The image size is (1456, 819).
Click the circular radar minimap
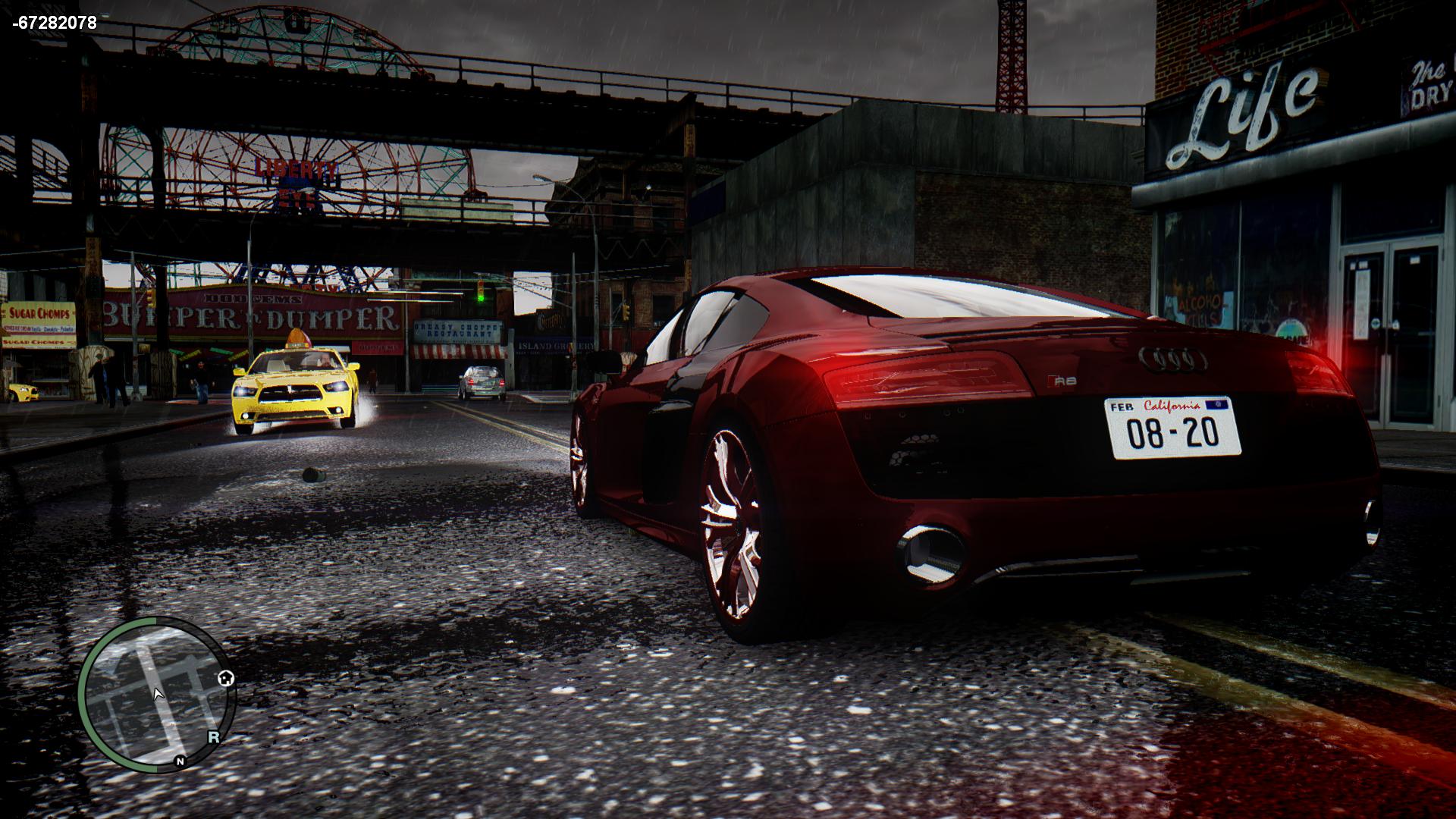[x=155, y=694]
